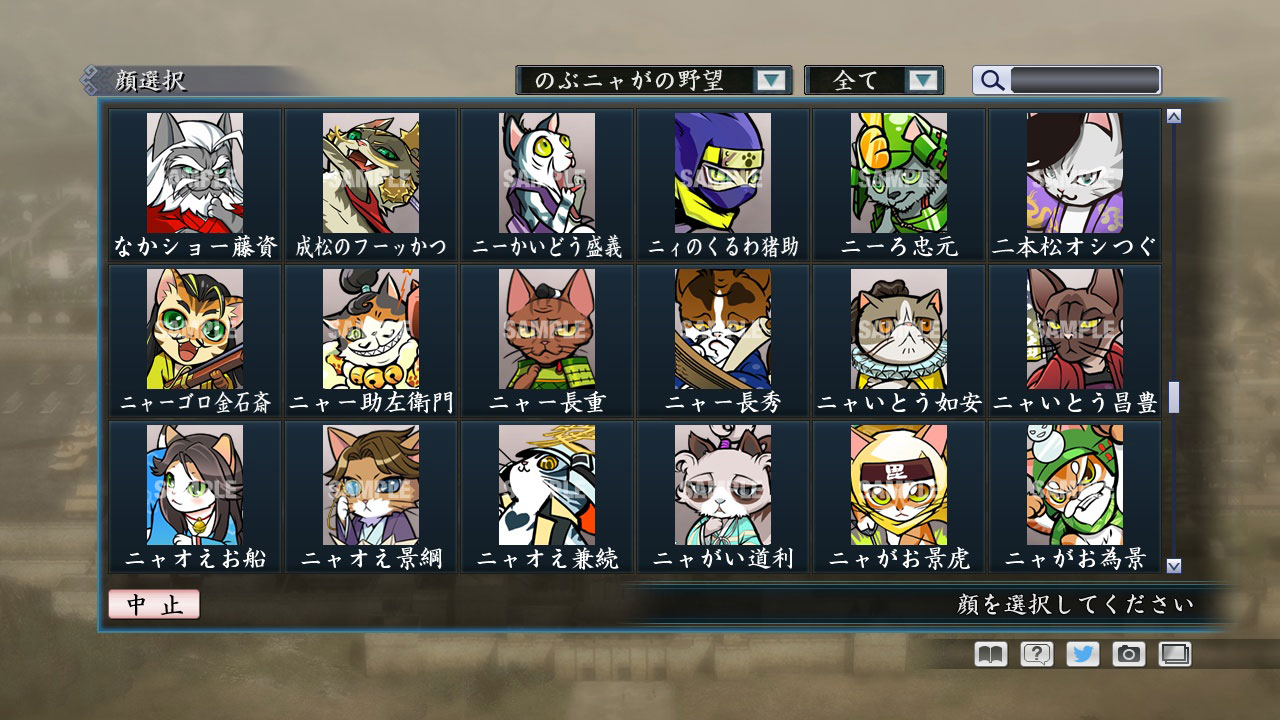Open help via the question mark icon
The height and width of the screenshot is (720, 1280).
coord(1036,655)
